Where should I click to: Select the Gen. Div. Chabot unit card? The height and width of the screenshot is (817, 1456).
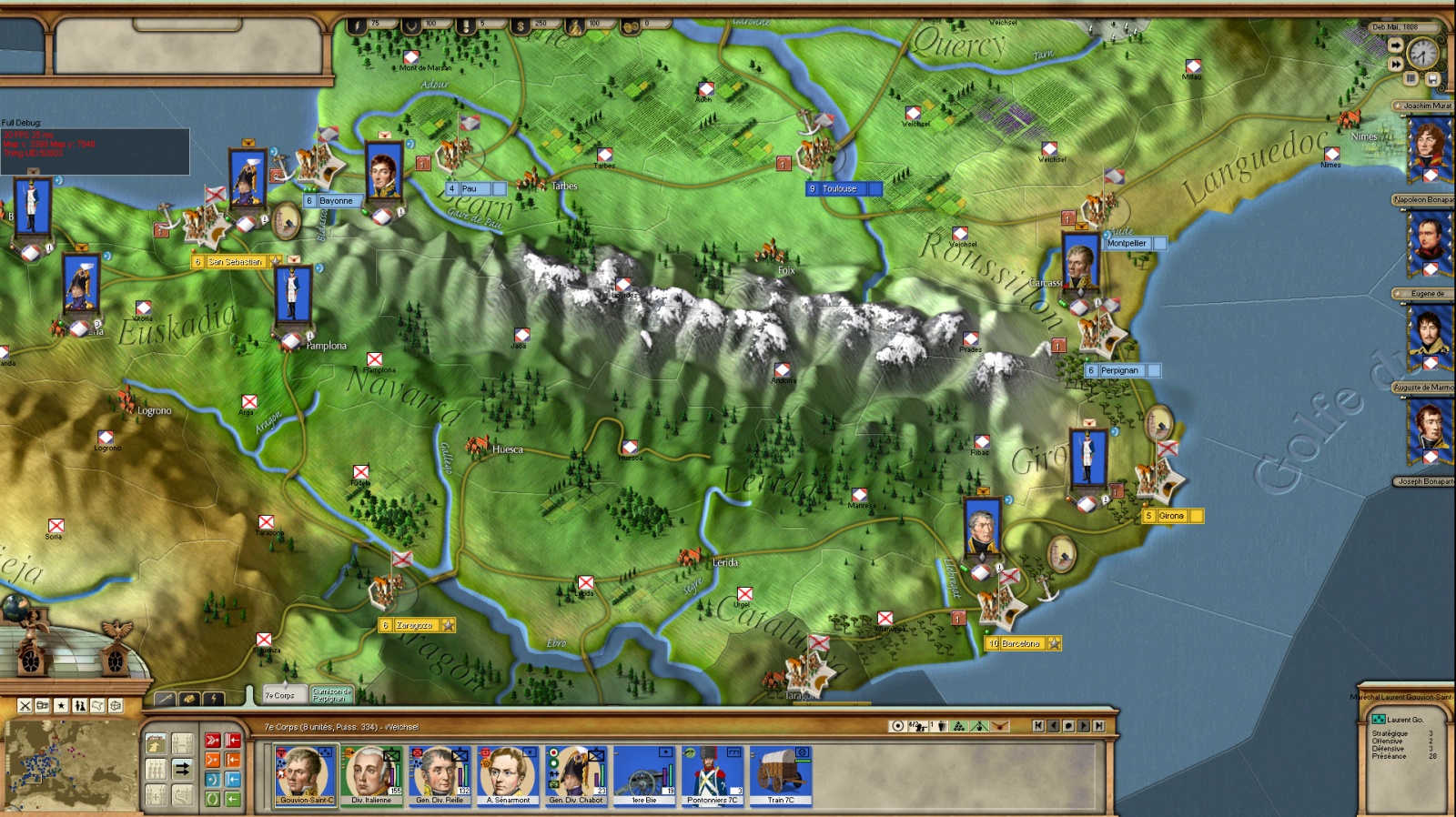[x=576, y=775]
